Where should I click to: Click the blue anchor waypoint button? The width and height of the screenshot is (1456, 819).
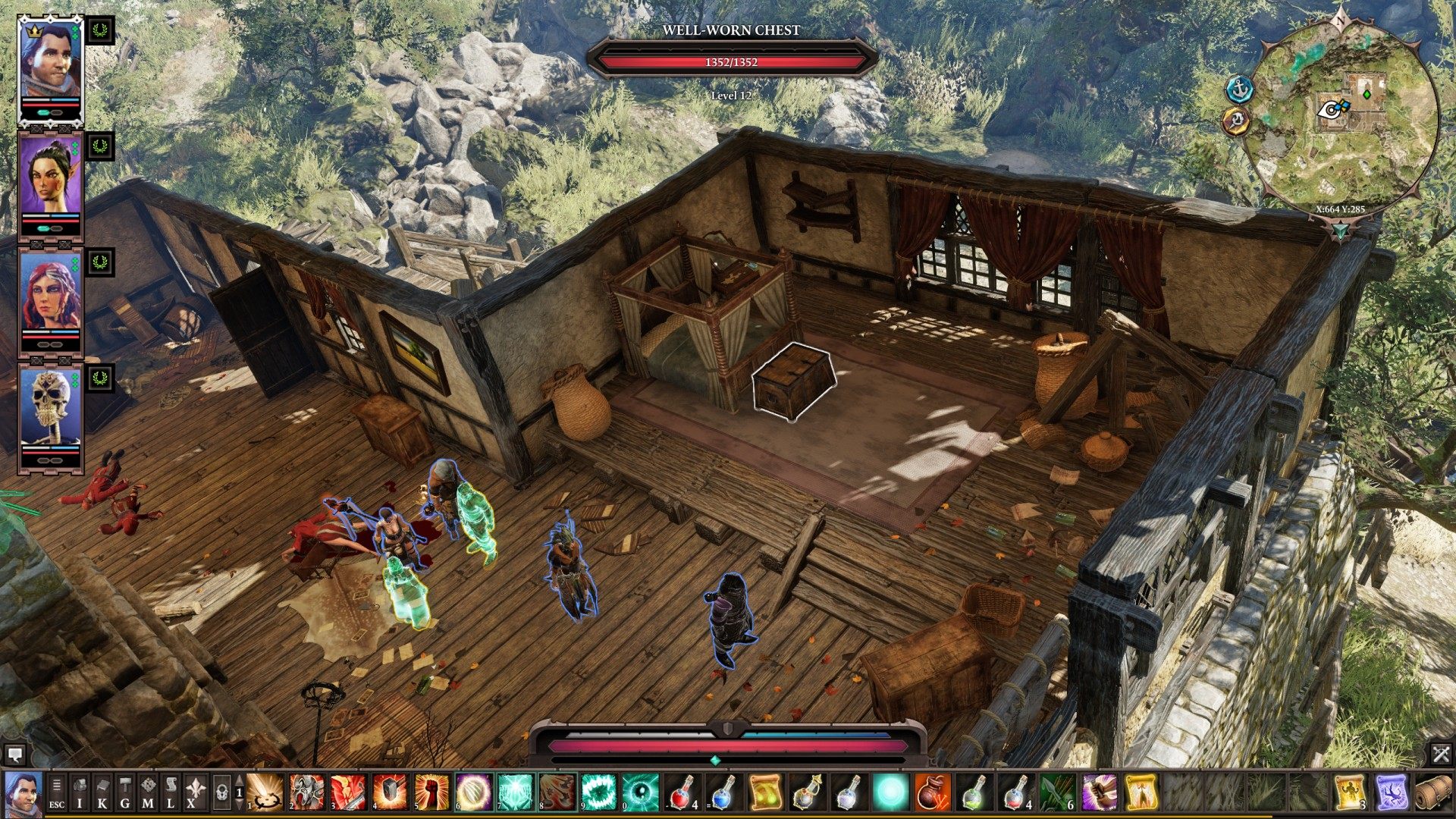click(x=1240, y=89)
